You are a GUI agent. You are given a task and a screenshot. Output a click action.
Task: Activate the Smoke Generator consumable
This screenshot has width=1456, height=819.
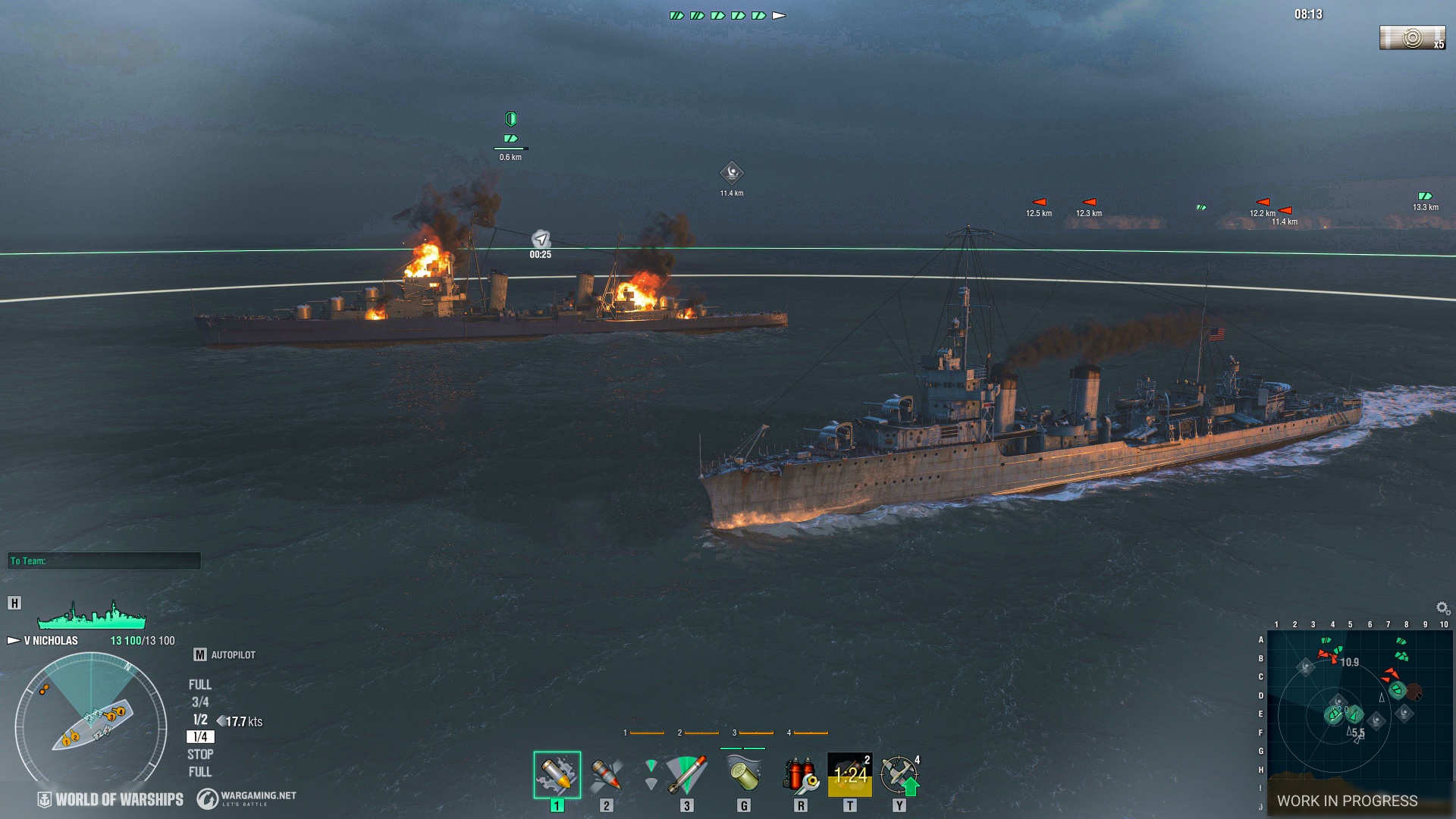pyautogui.click(x=743, y=776)
